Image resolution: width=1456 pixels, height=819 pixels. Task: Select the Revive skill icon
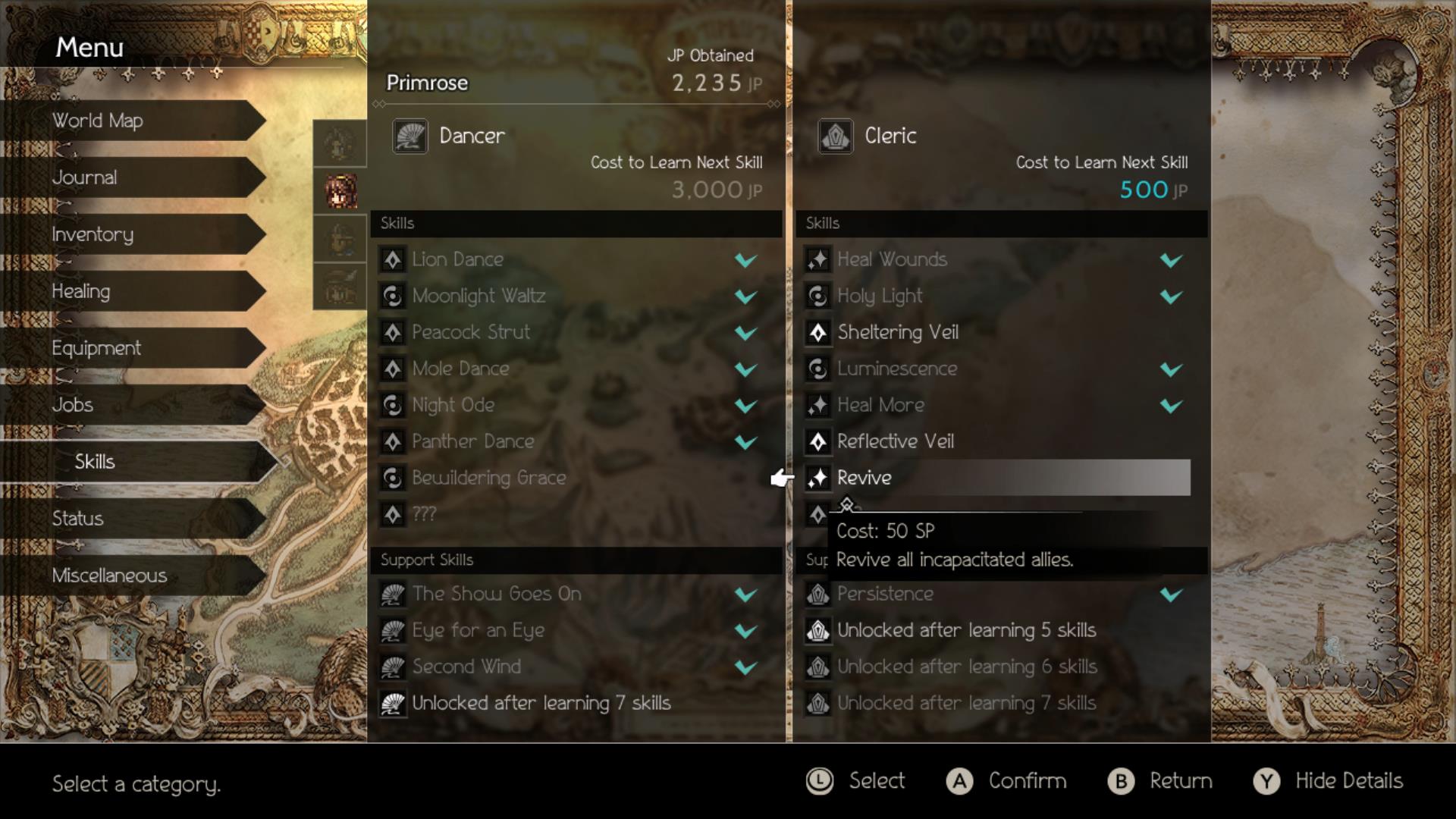(817, 478)
